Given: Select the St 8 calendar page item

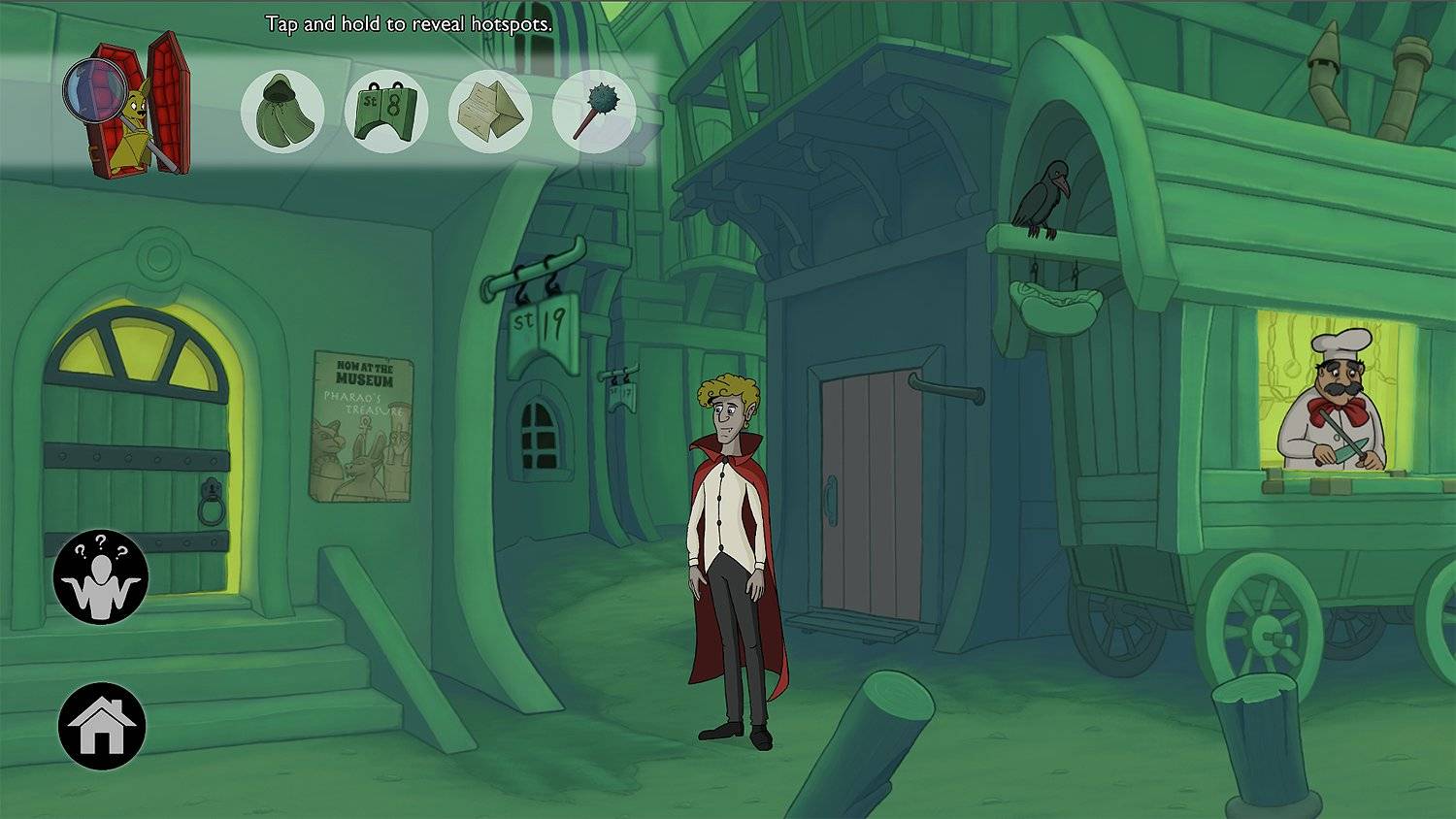Looking at the screenshot, I should [386, 111].
